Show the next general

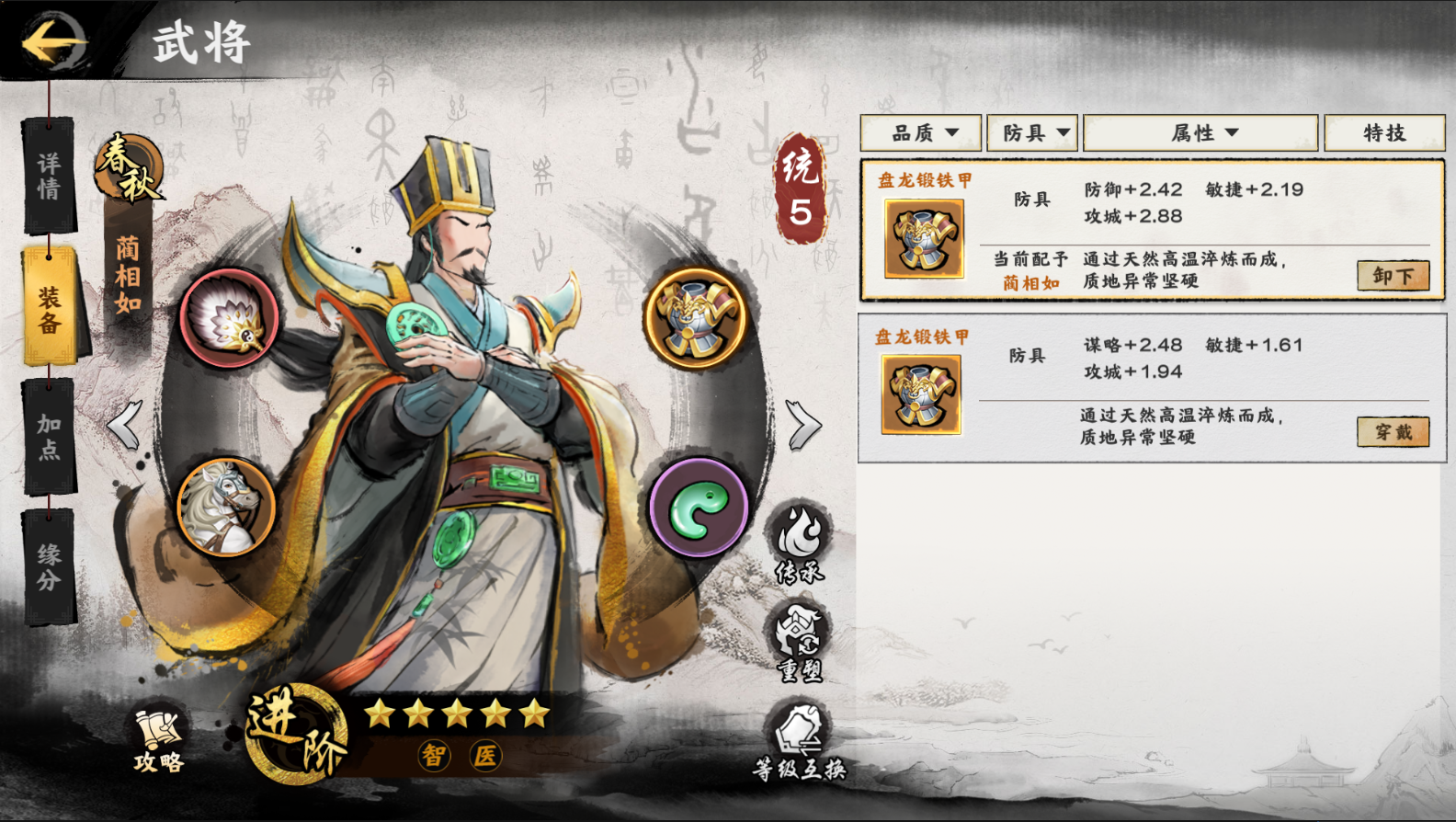pyautogui.click(x=803, y=425)
